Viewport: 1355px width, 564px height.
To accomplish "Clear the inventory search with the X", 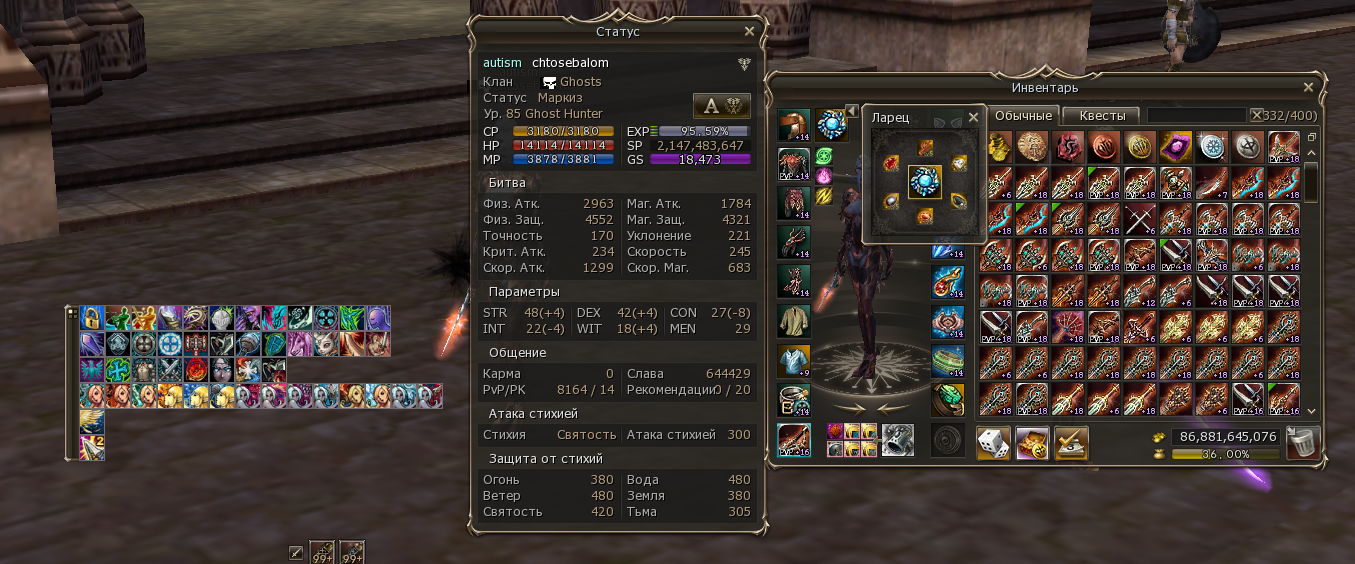I will 1257,115.
